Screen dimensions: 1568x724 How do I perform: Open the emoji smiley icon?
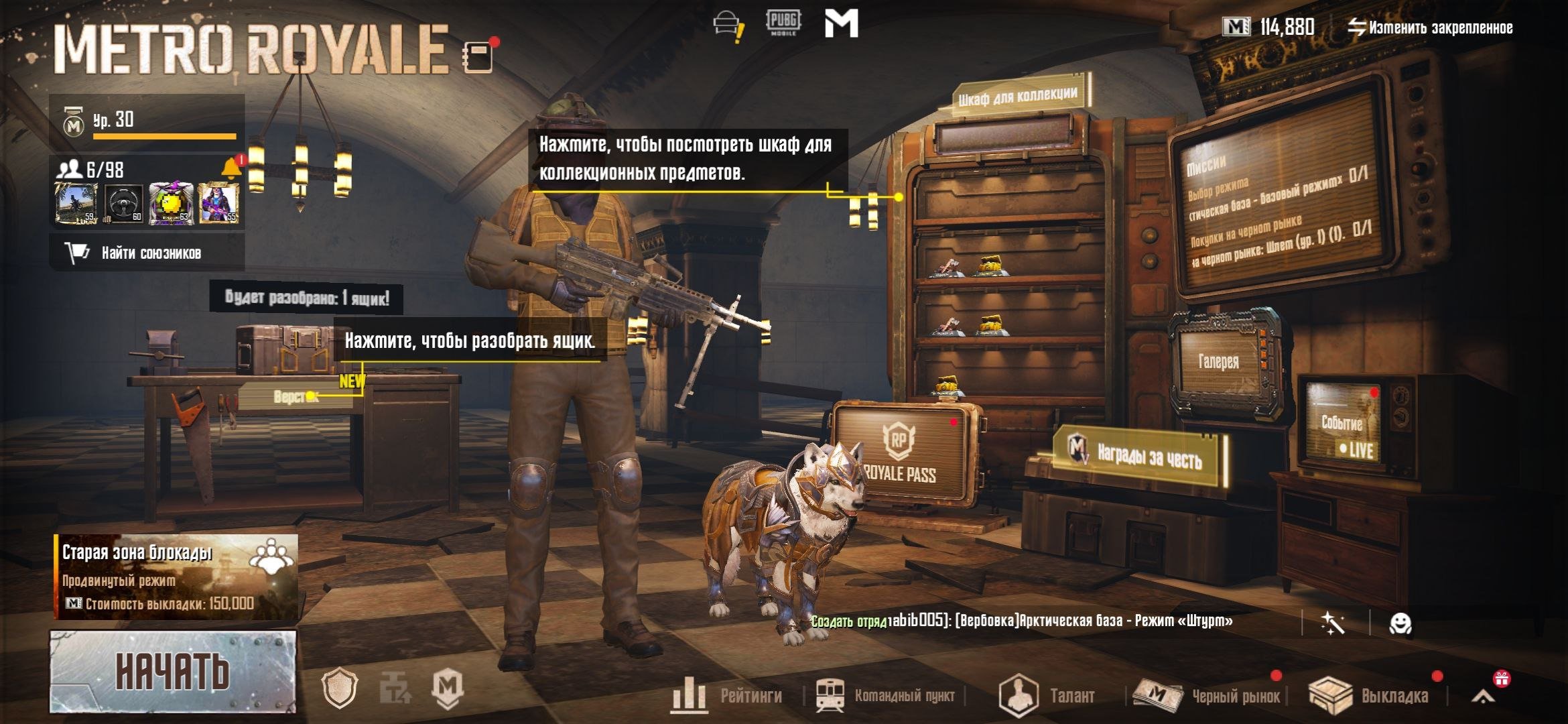(x=1400, y=624)
